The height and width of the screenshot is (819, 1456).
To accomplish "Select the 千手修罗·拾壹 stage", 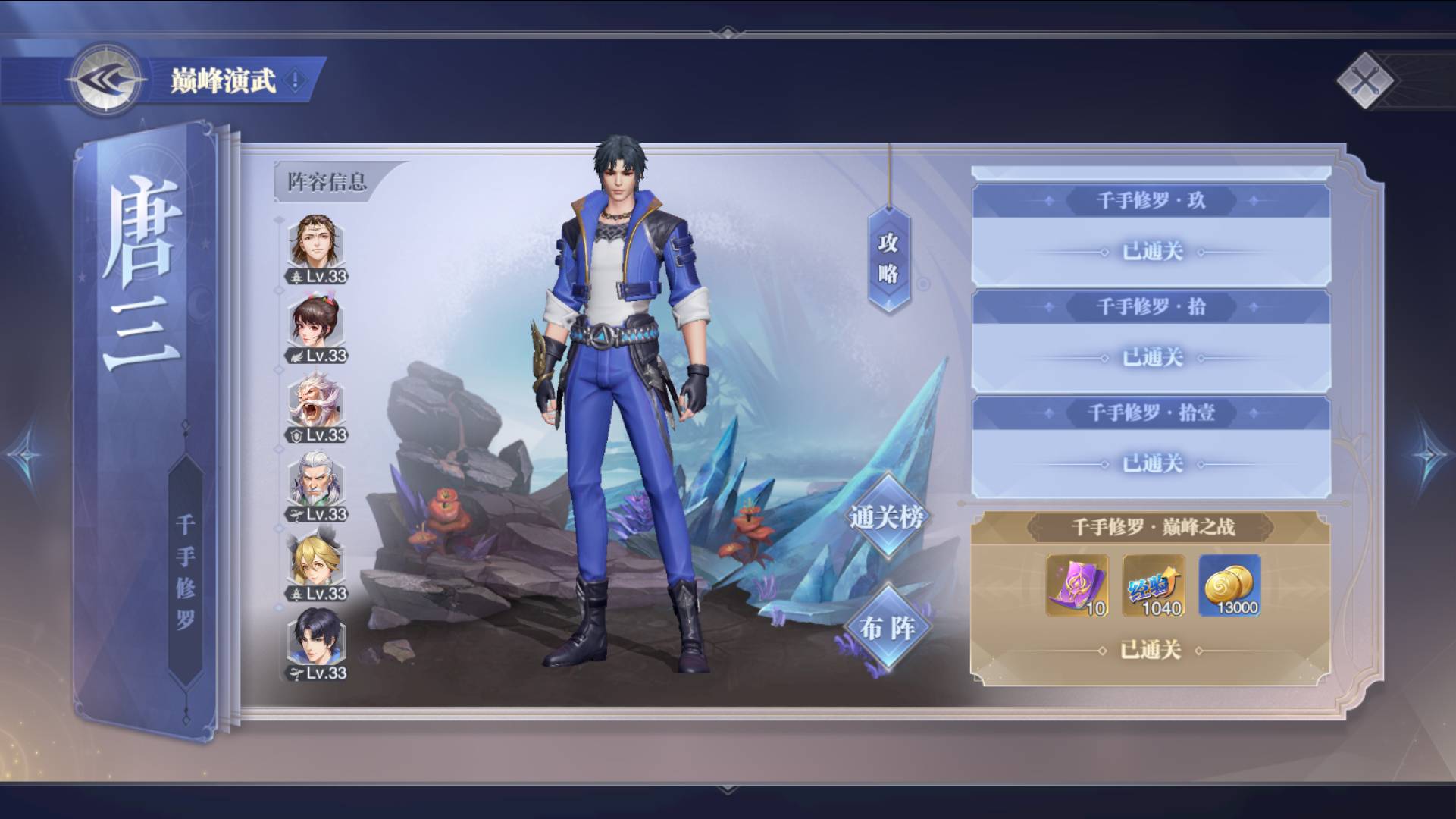I will pyautogui.click(x=1151, y=446).
